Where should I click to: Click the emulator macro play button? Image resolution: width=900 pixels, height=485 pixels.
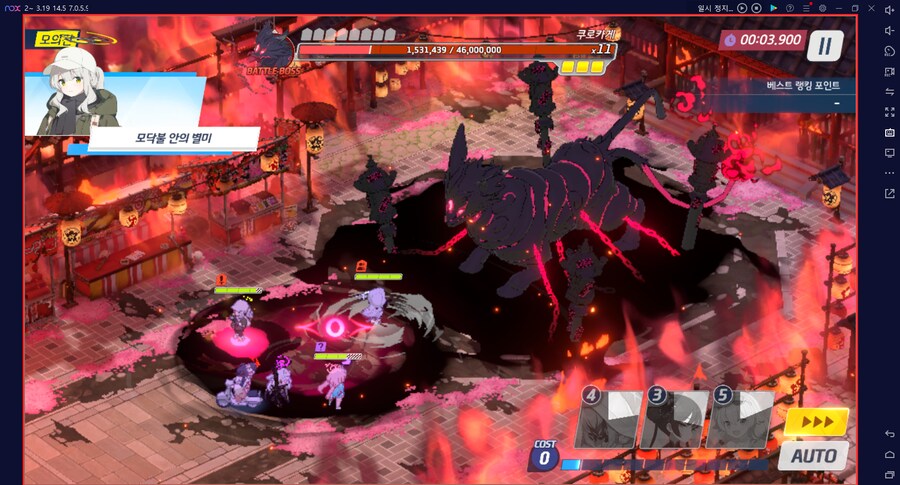pos(741,8)
